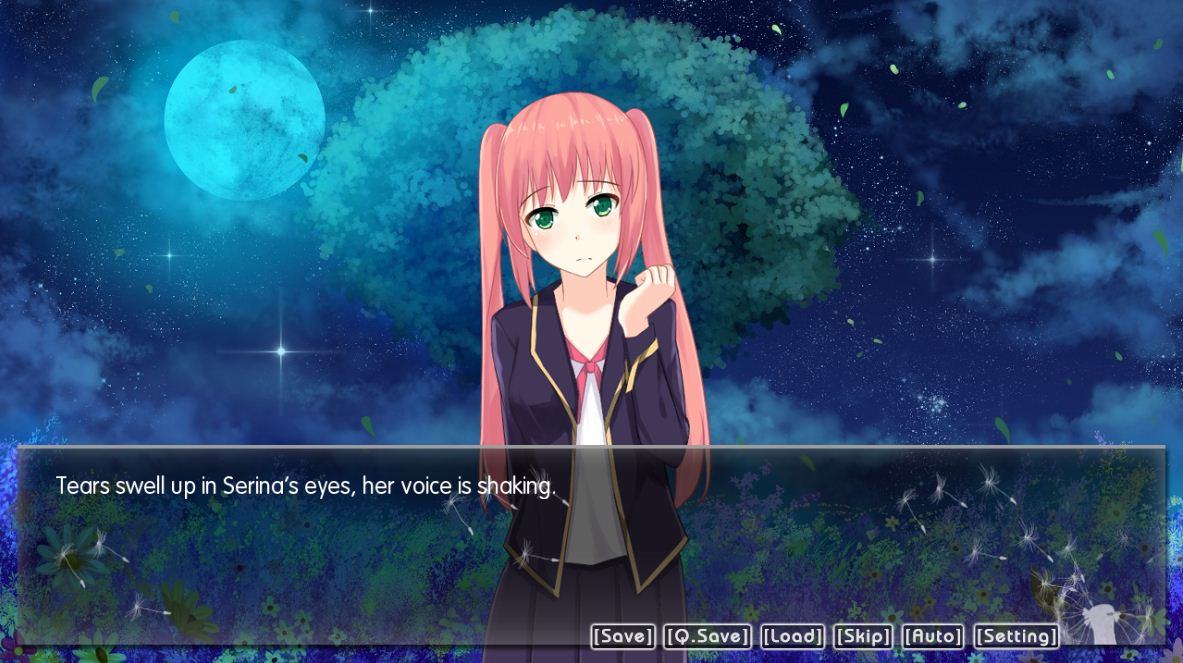Open the Load menu

[x=793, y=637]
